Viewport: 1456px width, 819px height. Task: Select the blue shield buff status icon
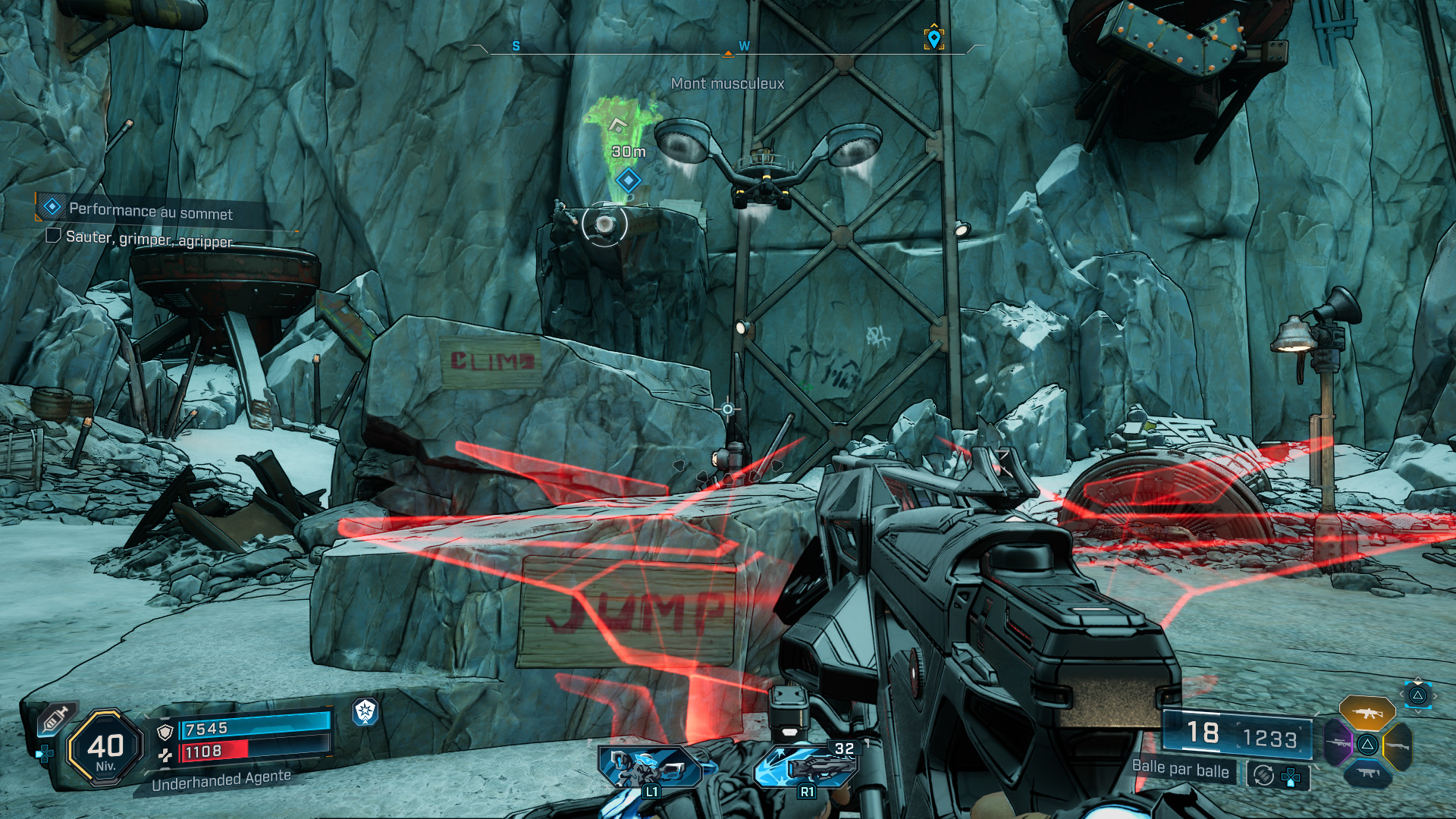(366, 711)
